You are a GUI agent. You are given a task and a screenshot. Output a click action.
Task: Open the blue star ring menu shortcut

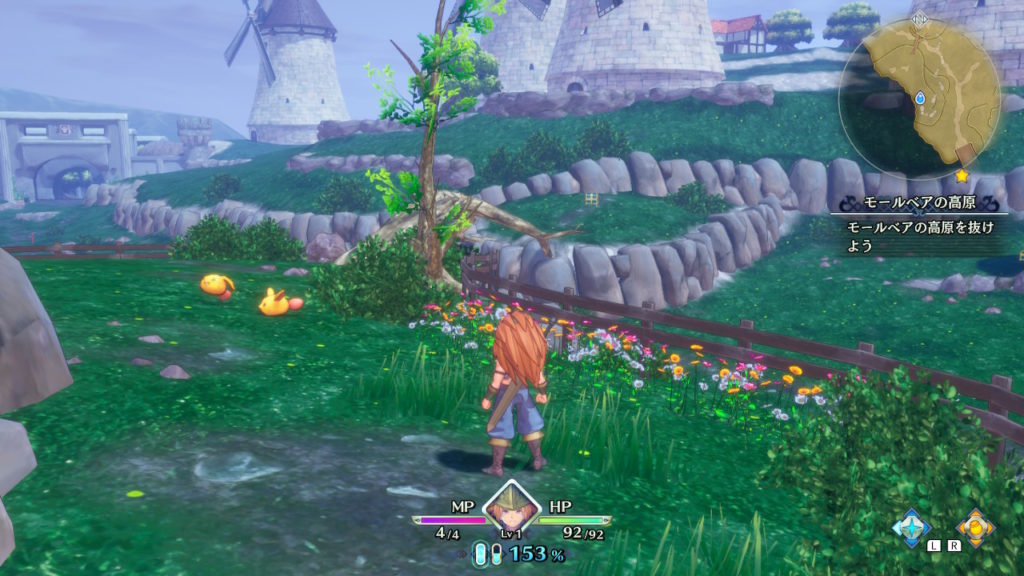911,525
